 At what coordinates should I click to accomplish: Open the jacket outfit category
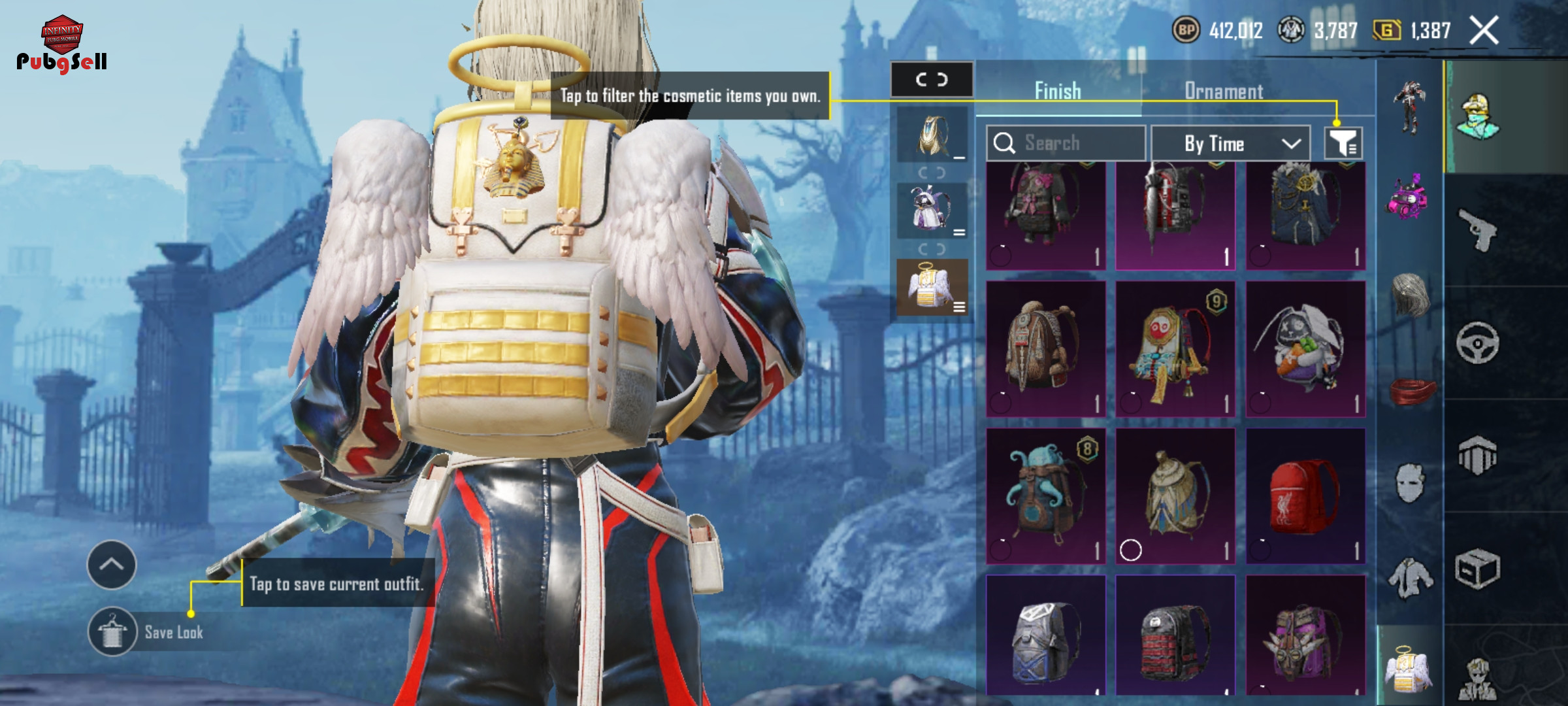tap(1410, 578)
